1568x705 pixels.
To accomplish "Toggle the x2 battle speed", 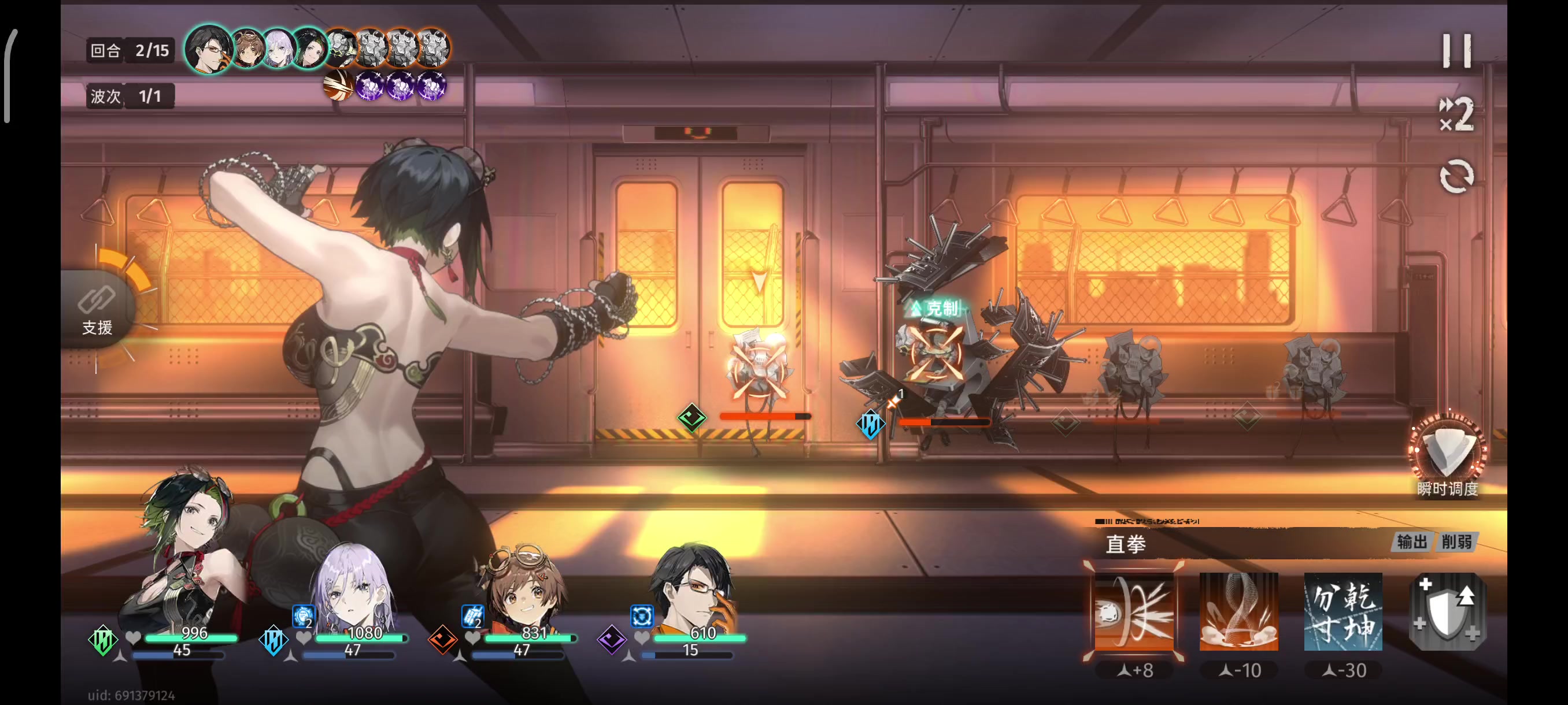I will pyautogui.click(x=1456, y=114).
